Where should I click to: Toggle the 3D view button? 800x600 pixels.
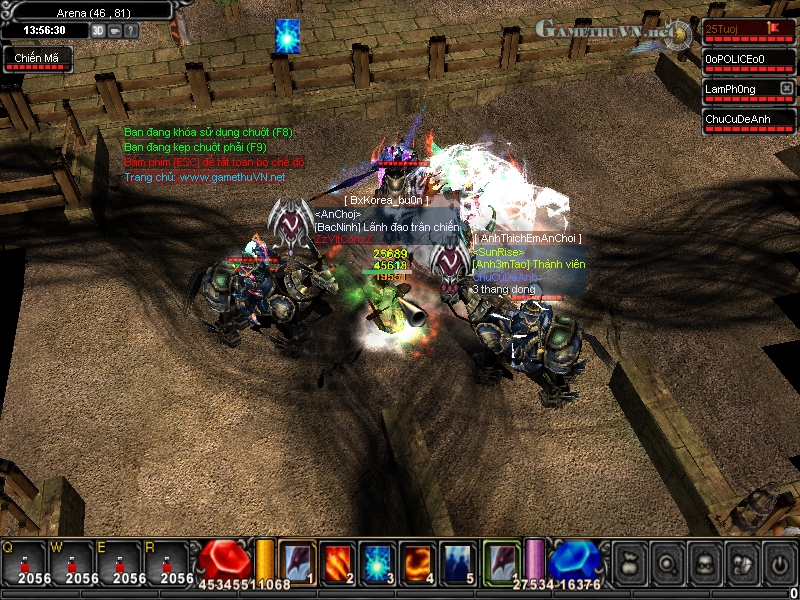click(x=98, y=30)
